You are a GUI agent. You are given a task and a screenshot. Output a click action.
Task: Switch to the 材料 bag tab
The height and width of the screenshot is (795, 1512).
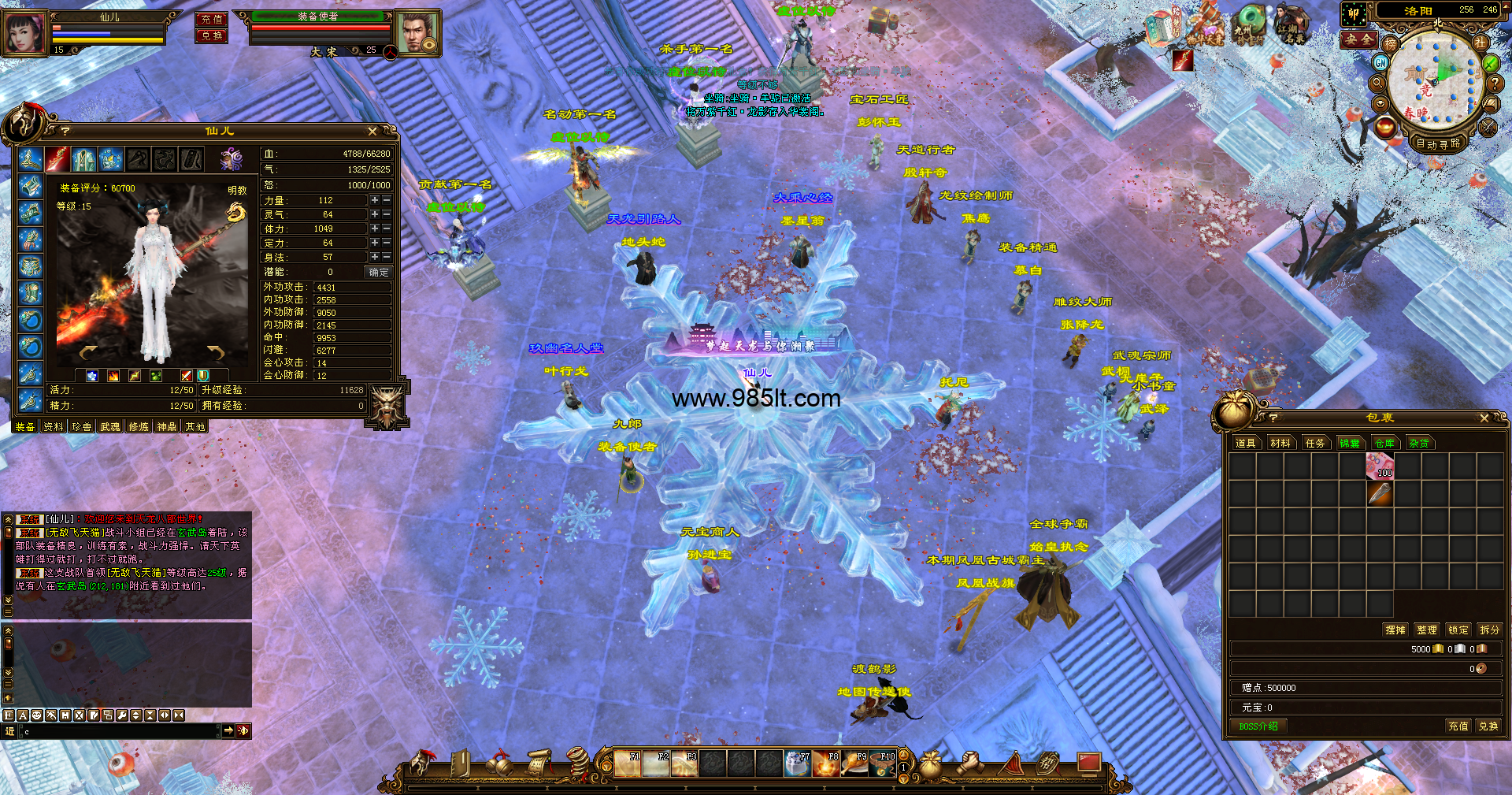(x=1280, y=444)
